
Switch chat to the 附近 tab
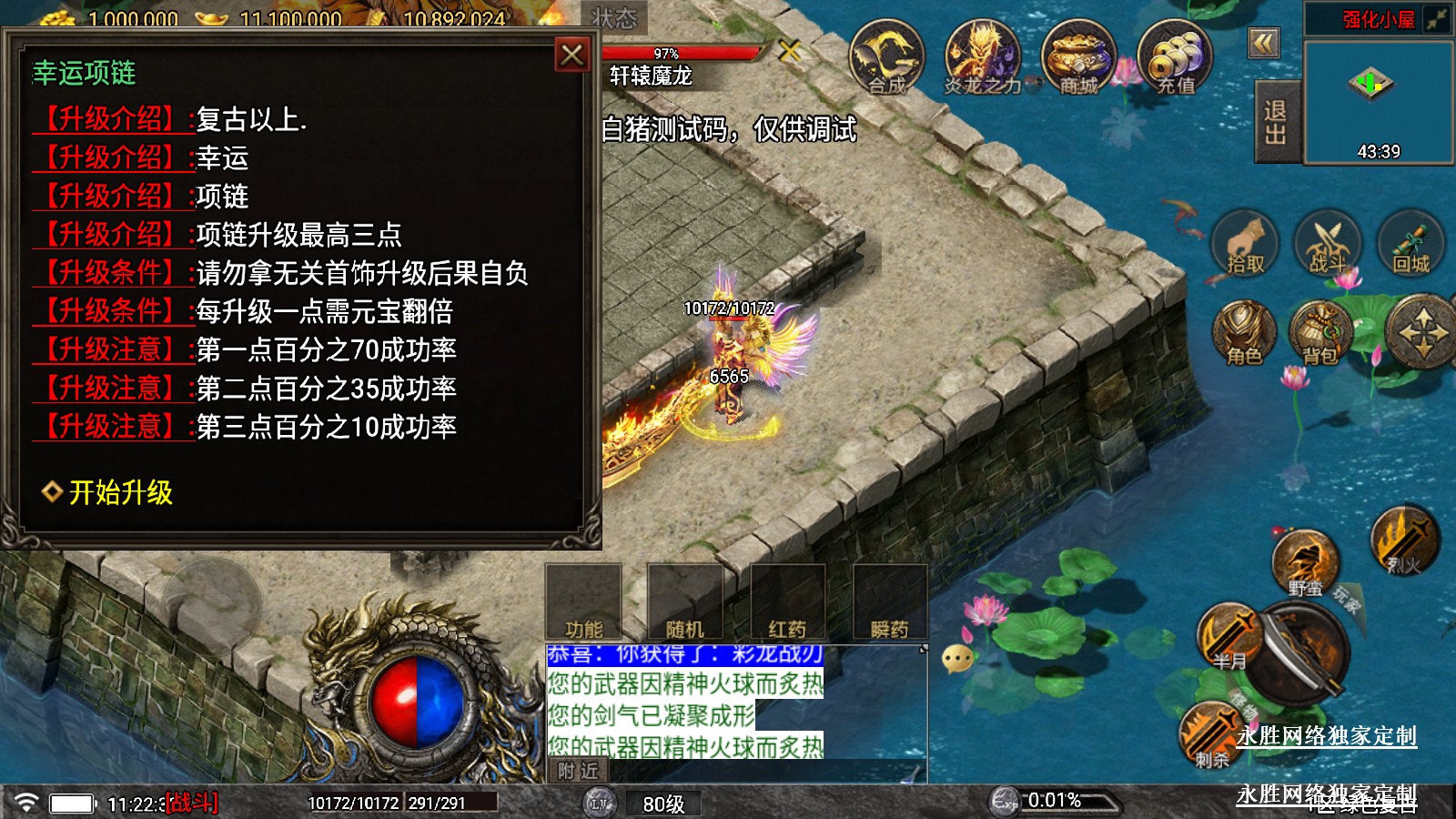click(x=579, y=771)
